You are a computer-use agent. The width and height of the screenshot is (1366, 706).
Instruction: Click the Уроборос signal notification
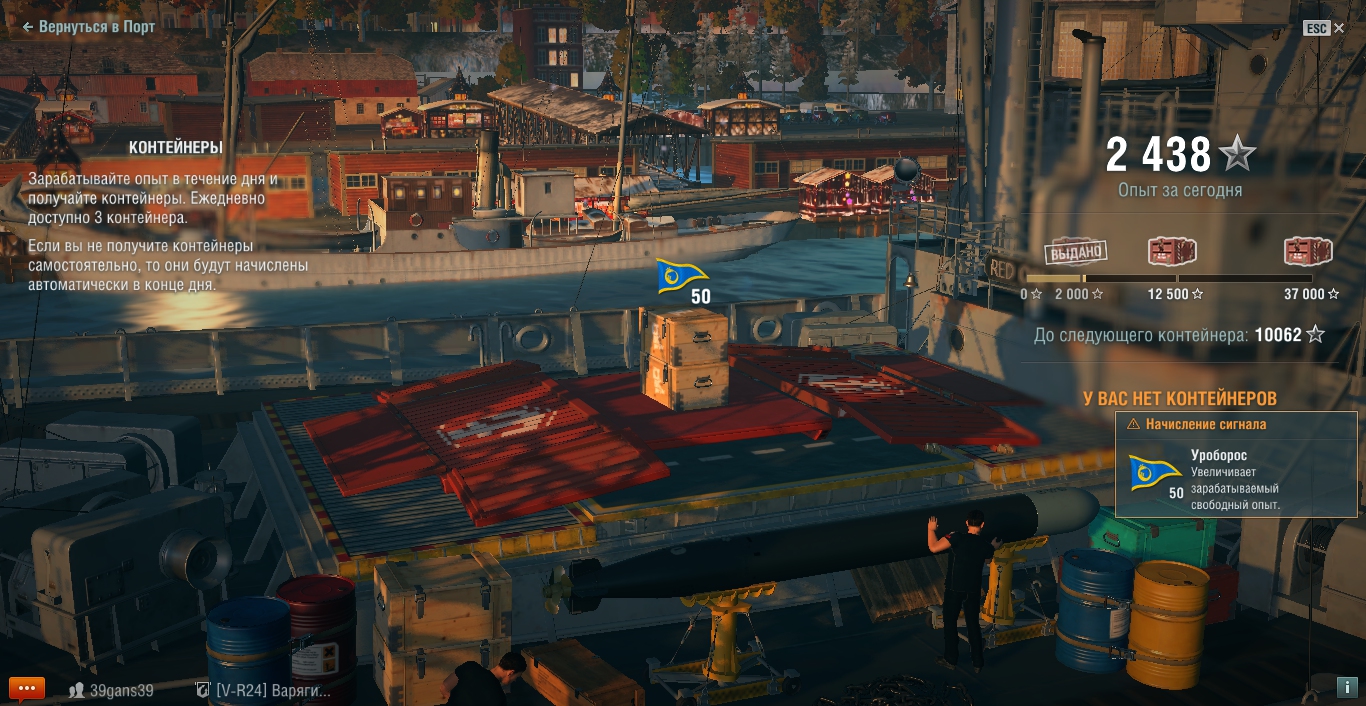(x=1236, y=472)
